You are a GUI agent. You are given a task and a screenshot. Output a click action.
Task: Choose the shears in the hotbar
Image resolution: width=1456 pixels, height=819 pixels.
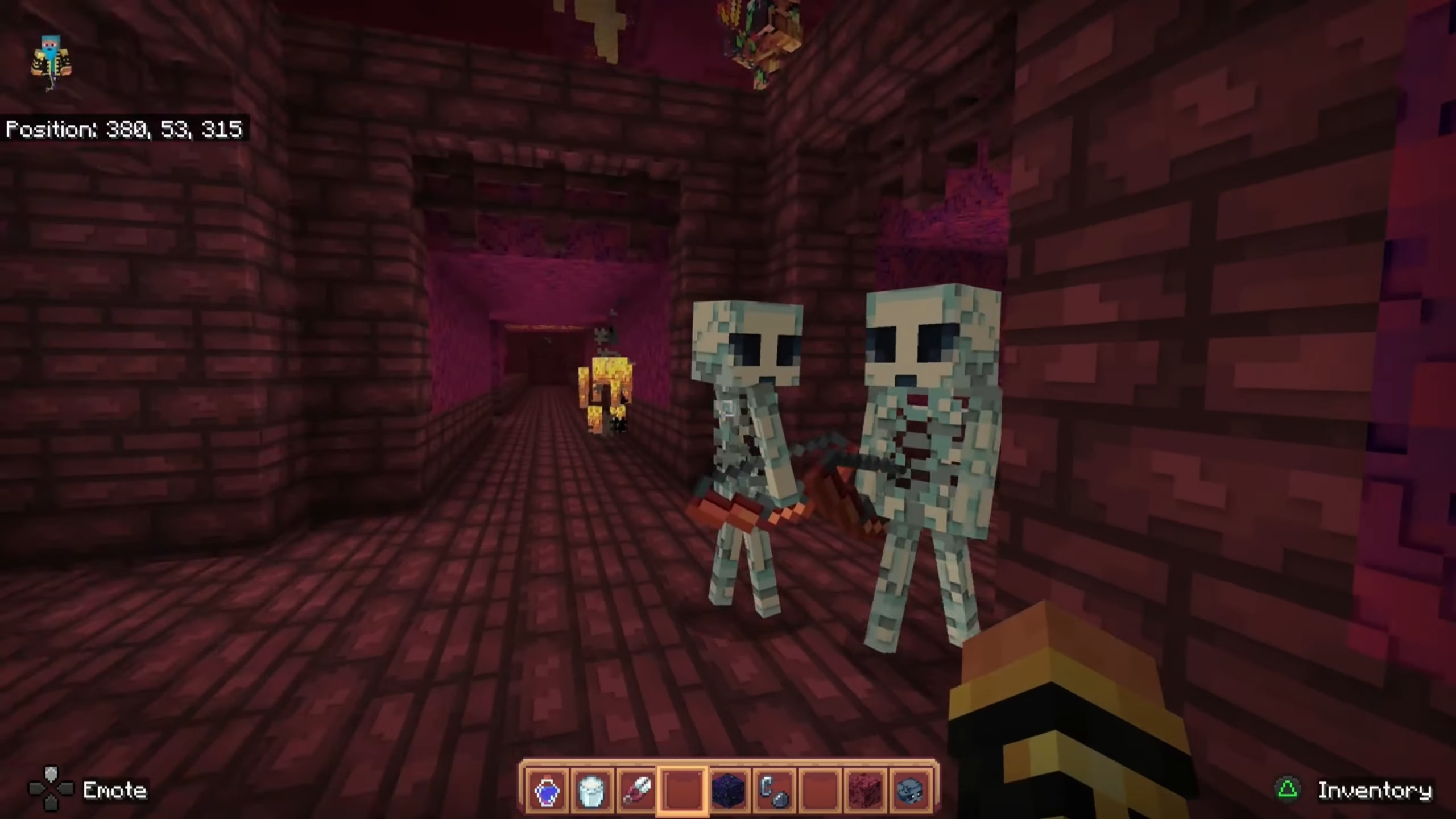637,790
